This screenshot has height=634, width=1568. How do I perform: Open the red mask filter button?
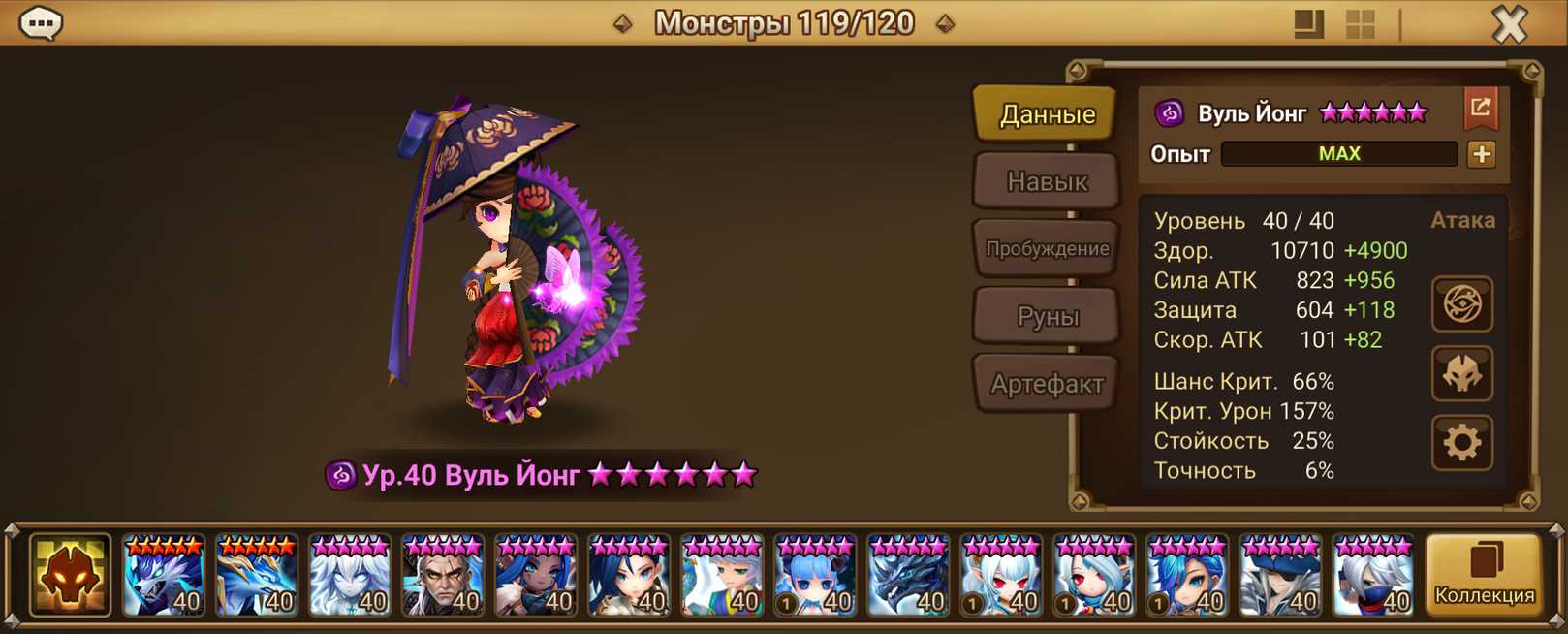click(70, 576)
